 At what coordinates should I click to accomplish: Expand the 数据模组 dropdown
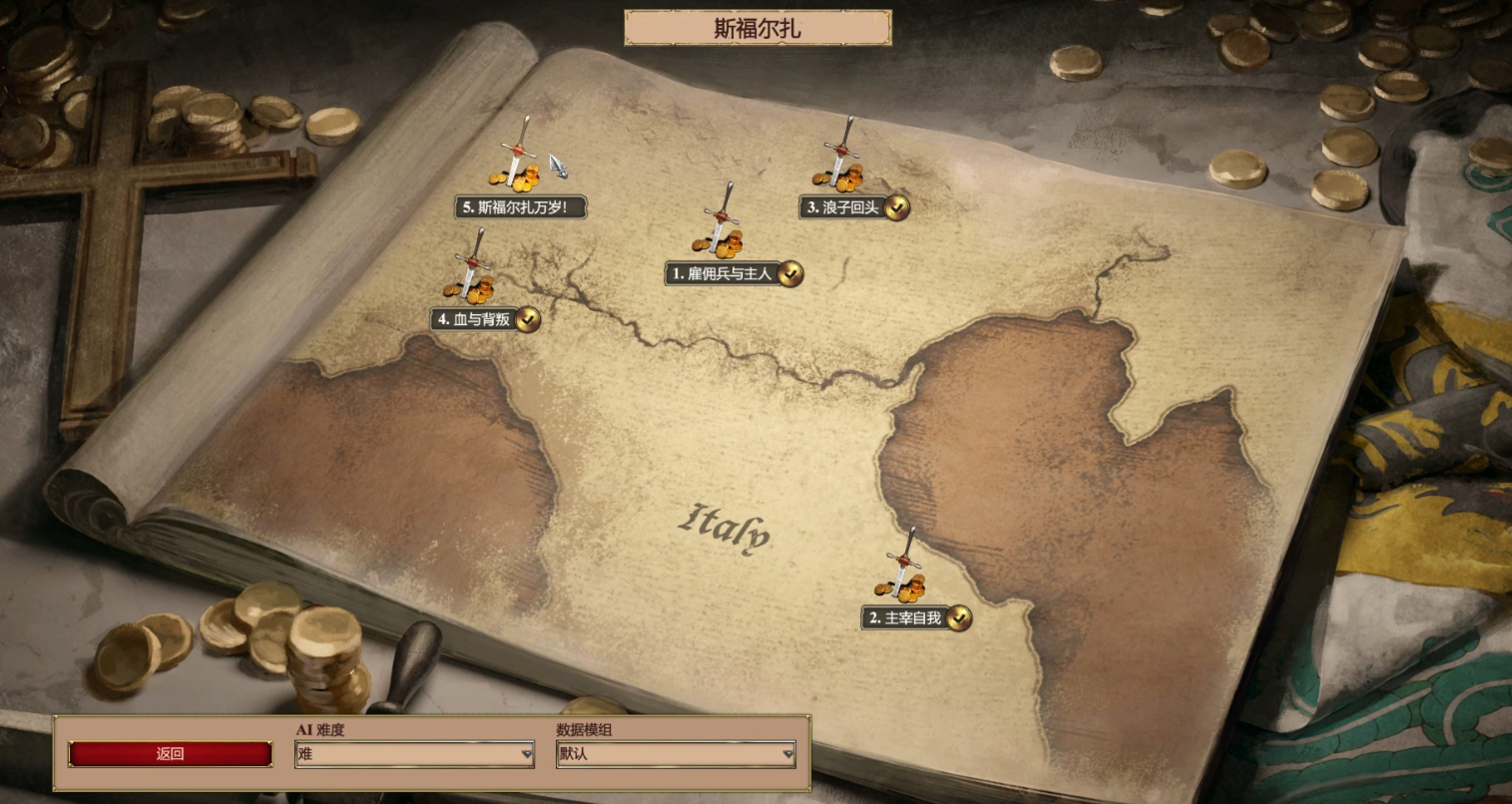point(676,755)
